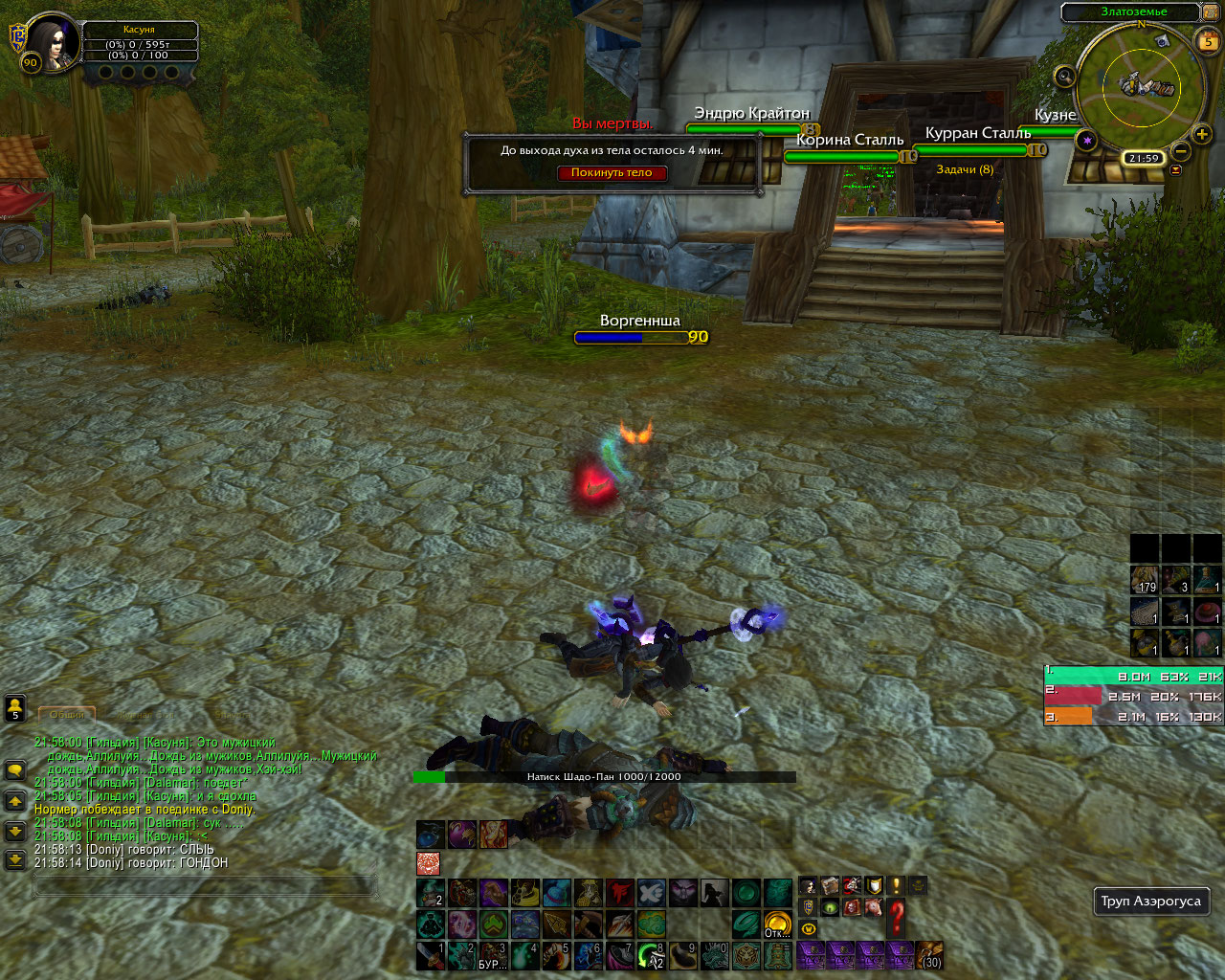The image size is (1225, 980).
Task: Jump chat to bottom with the bottom-arrow button
Action: 15,859
